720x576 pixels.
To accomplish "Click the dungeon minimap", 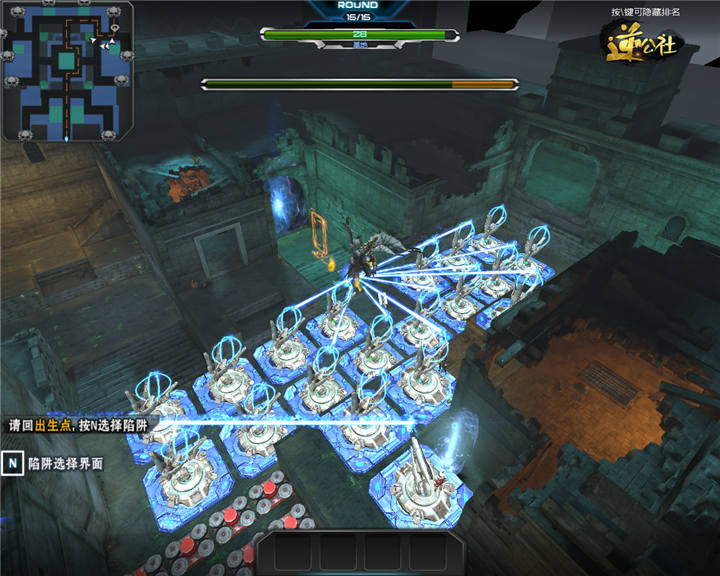I will coord(67,71).
